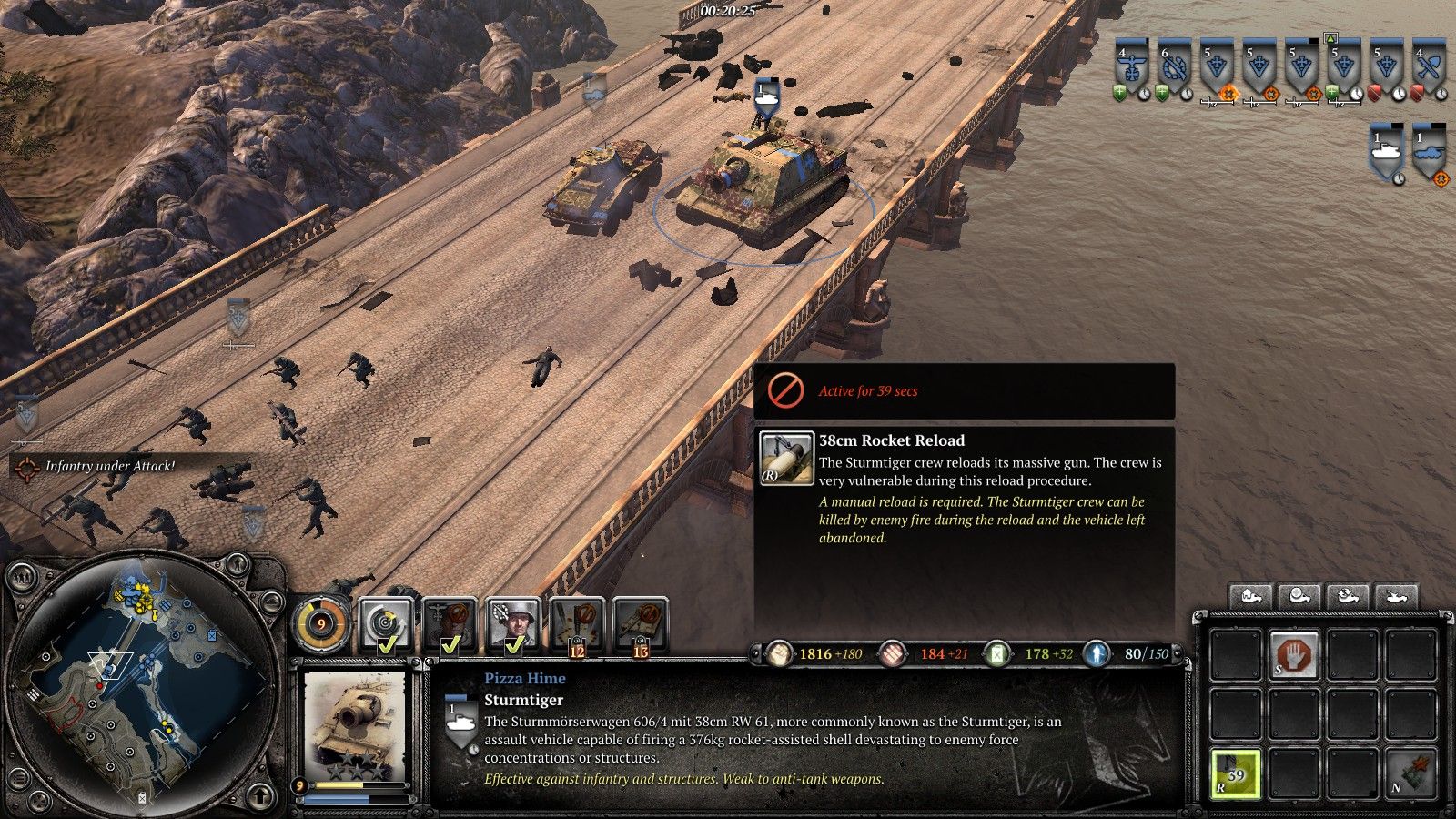Select the highlighted white tank unit shield
Screen dimensions: 1456x819
1386,152
